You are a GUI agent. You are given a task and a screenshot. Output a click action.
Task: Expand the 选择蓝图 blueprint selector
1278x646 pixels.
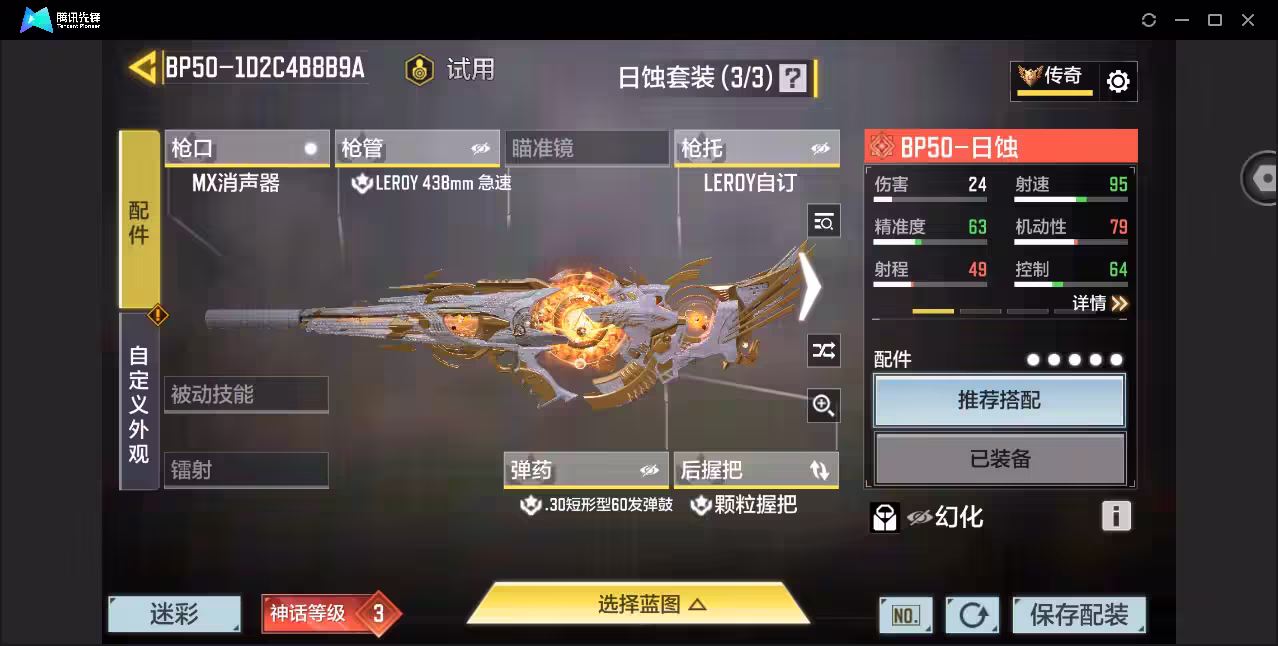[638, 604]
